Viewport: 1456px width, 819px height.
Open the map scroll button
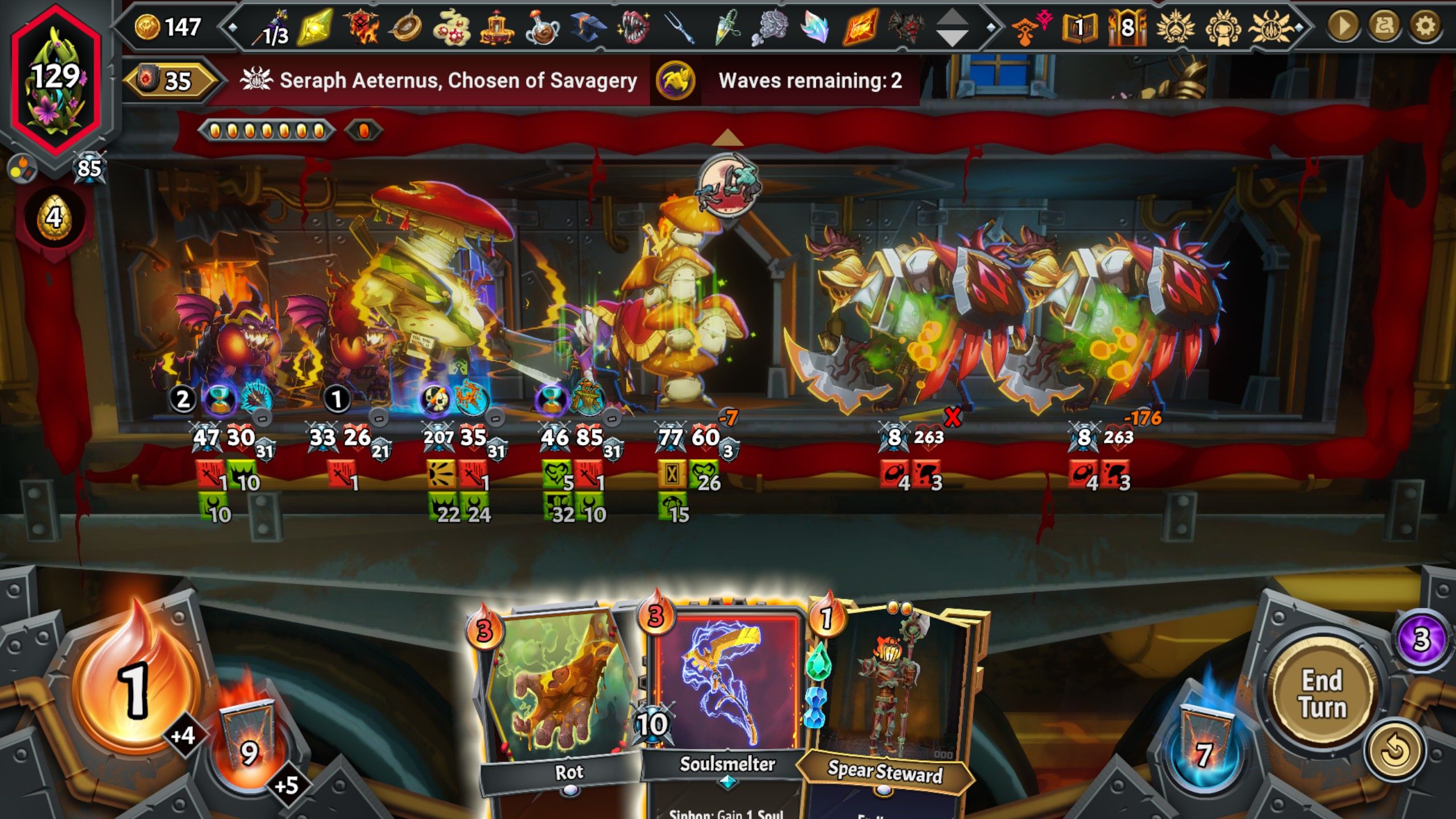1384,26
